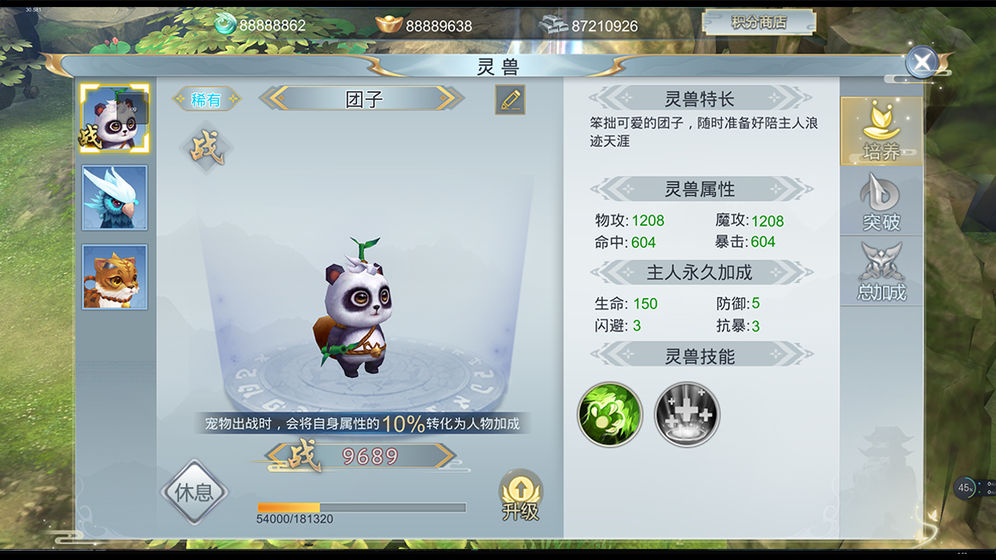Select the panda pet portrait
Screen dimensions: 996x560
(x=115, y=119)
